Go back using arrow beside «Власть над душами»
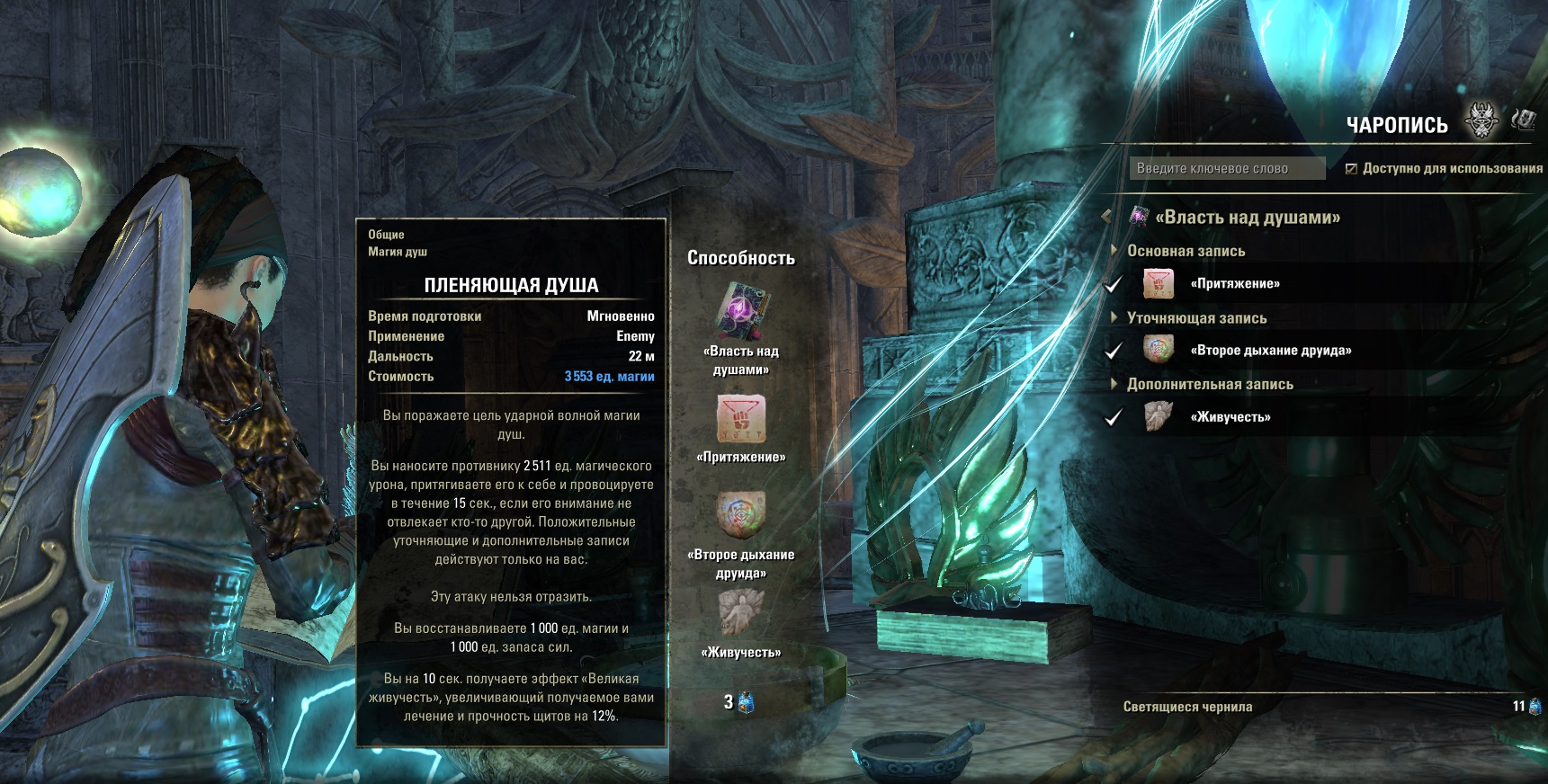Screen dimensions: 1548x784 click(1107, 217)
